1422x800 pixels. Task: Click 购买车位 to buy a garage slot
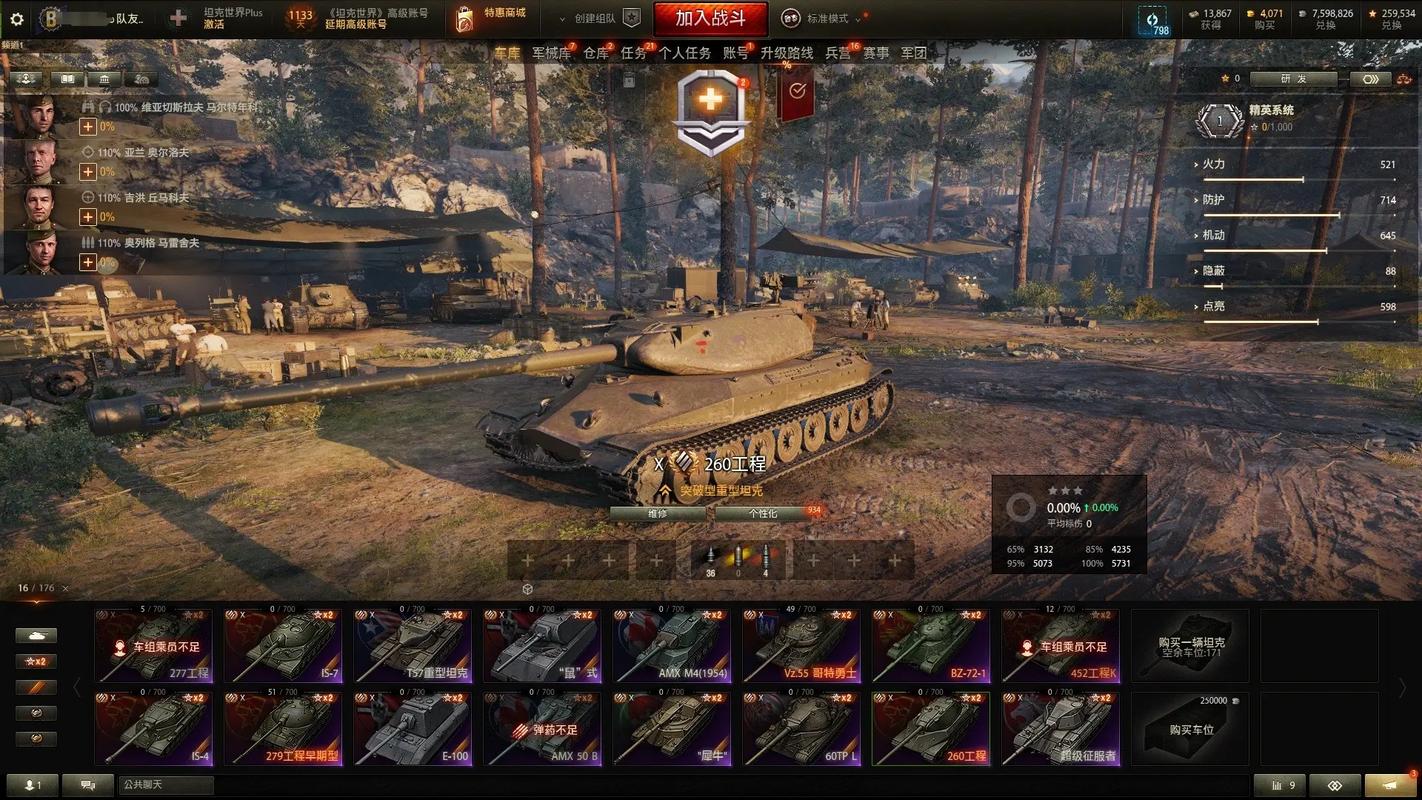point(1190,728)
